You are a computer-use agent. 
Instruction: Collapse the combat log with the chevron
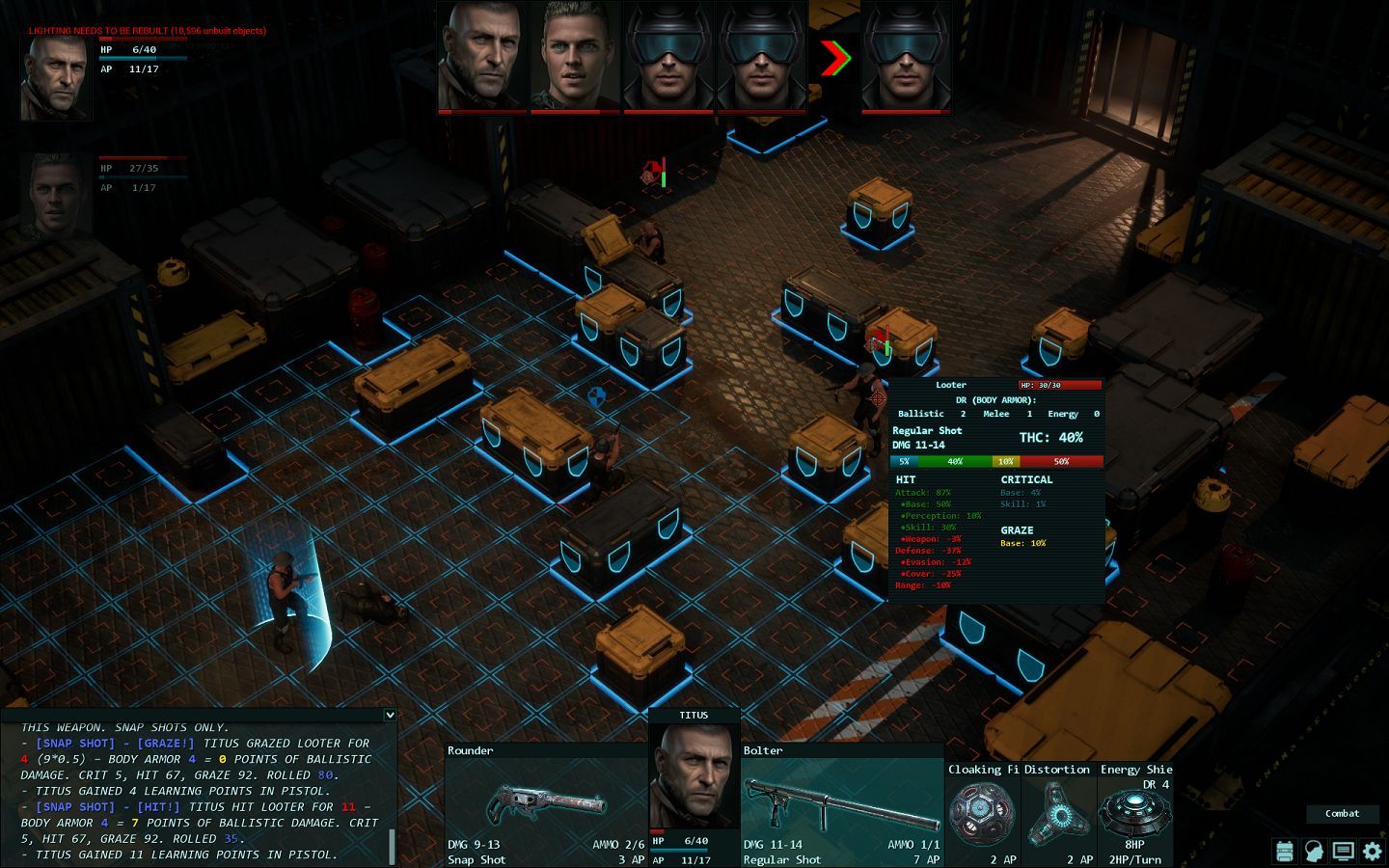[390, 715]
